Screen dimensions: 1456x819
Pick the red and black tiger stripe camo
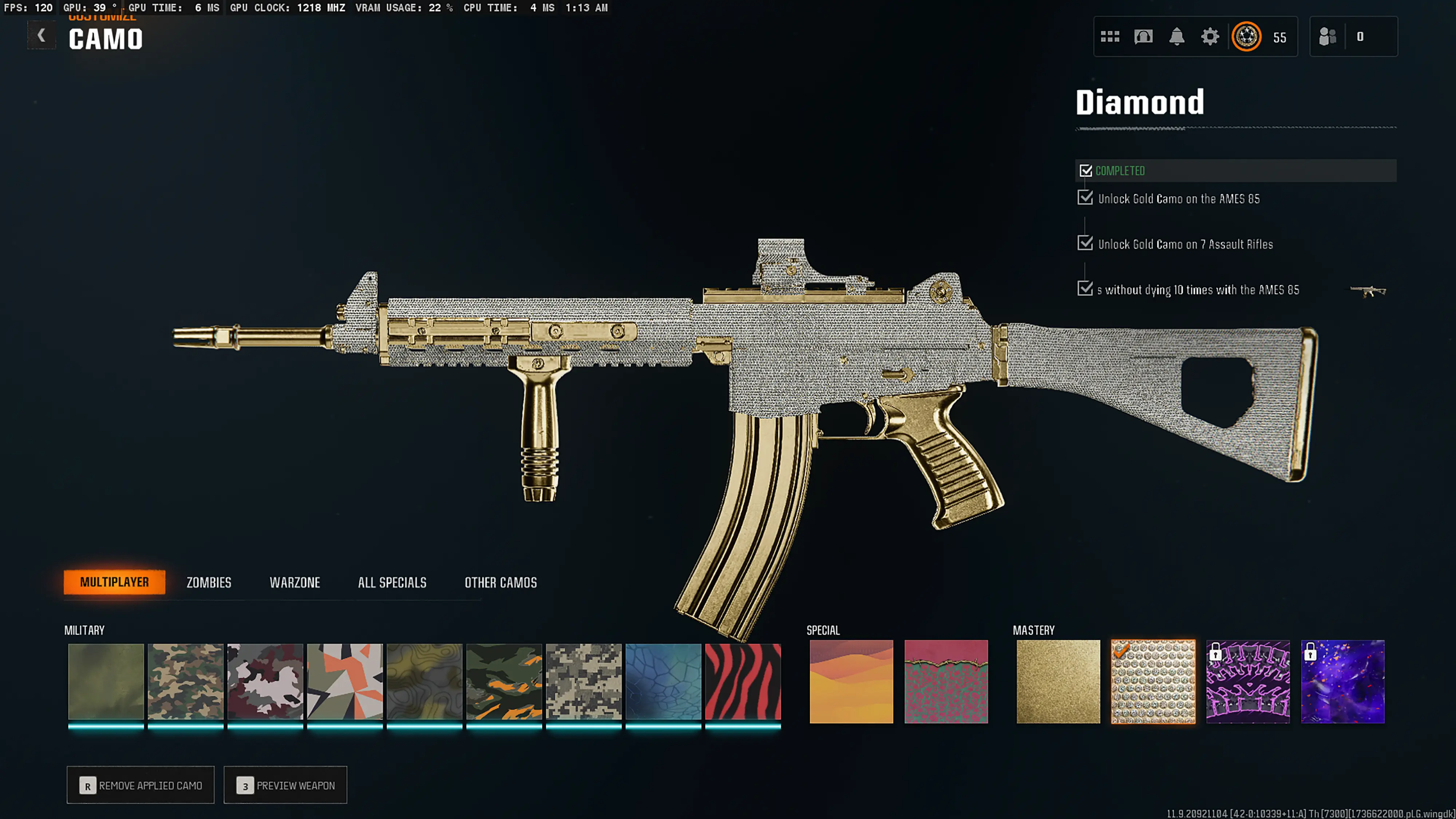point(743,681)
